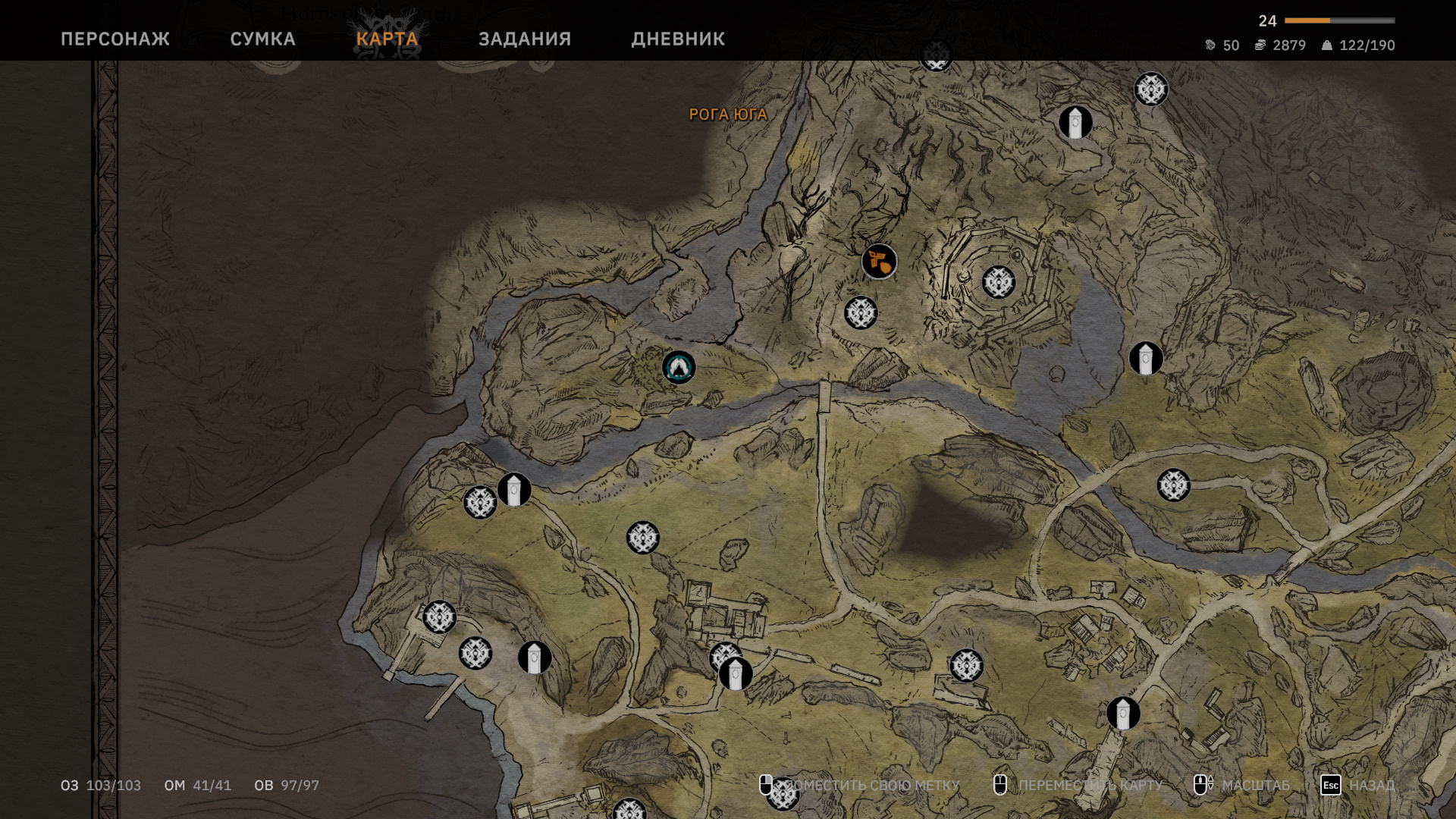Click the orange map marker
Viewport: 1456px width, 819px height.
[879, 262]
